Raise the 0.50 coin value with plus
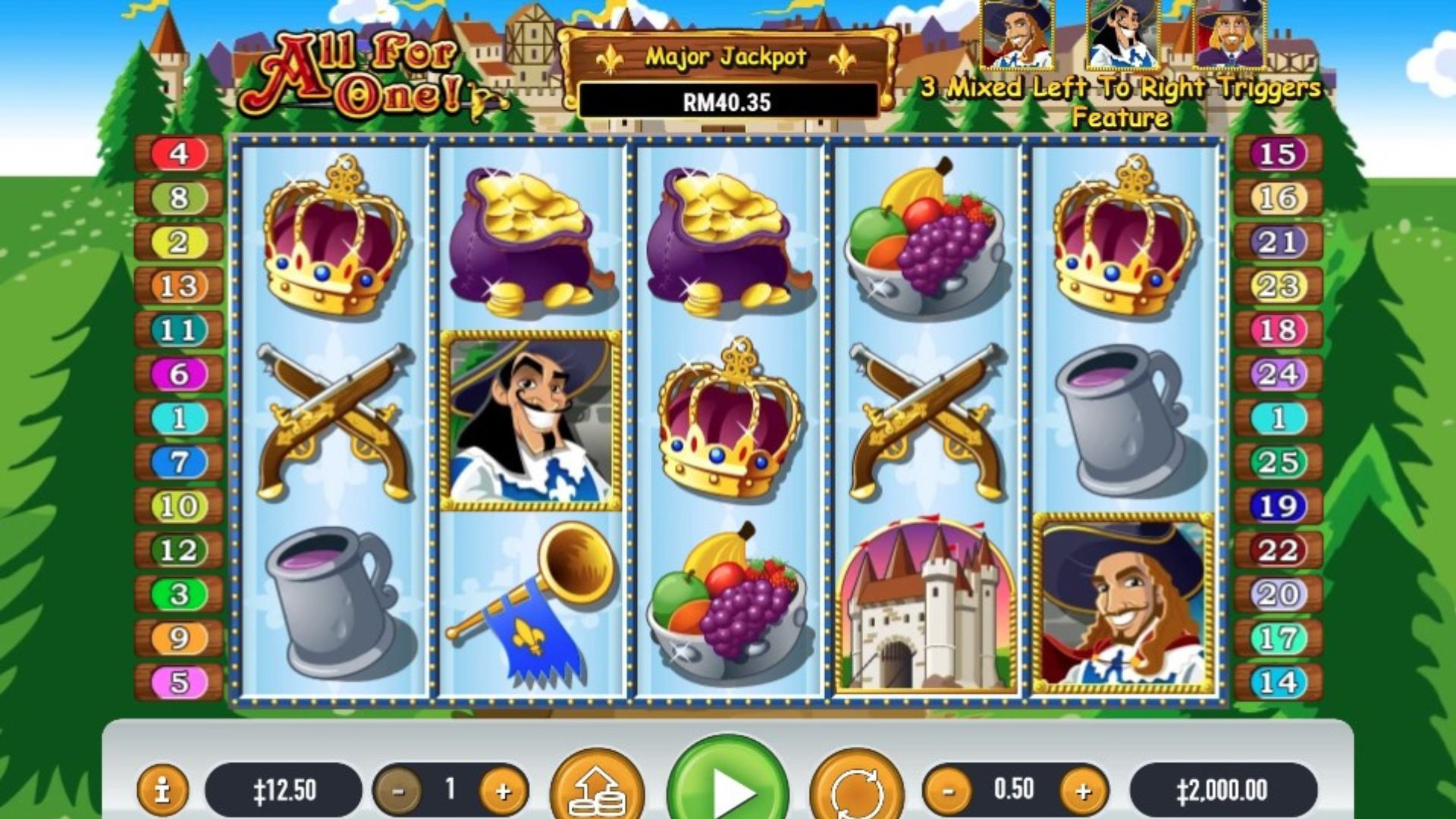 click(1083, 791)
